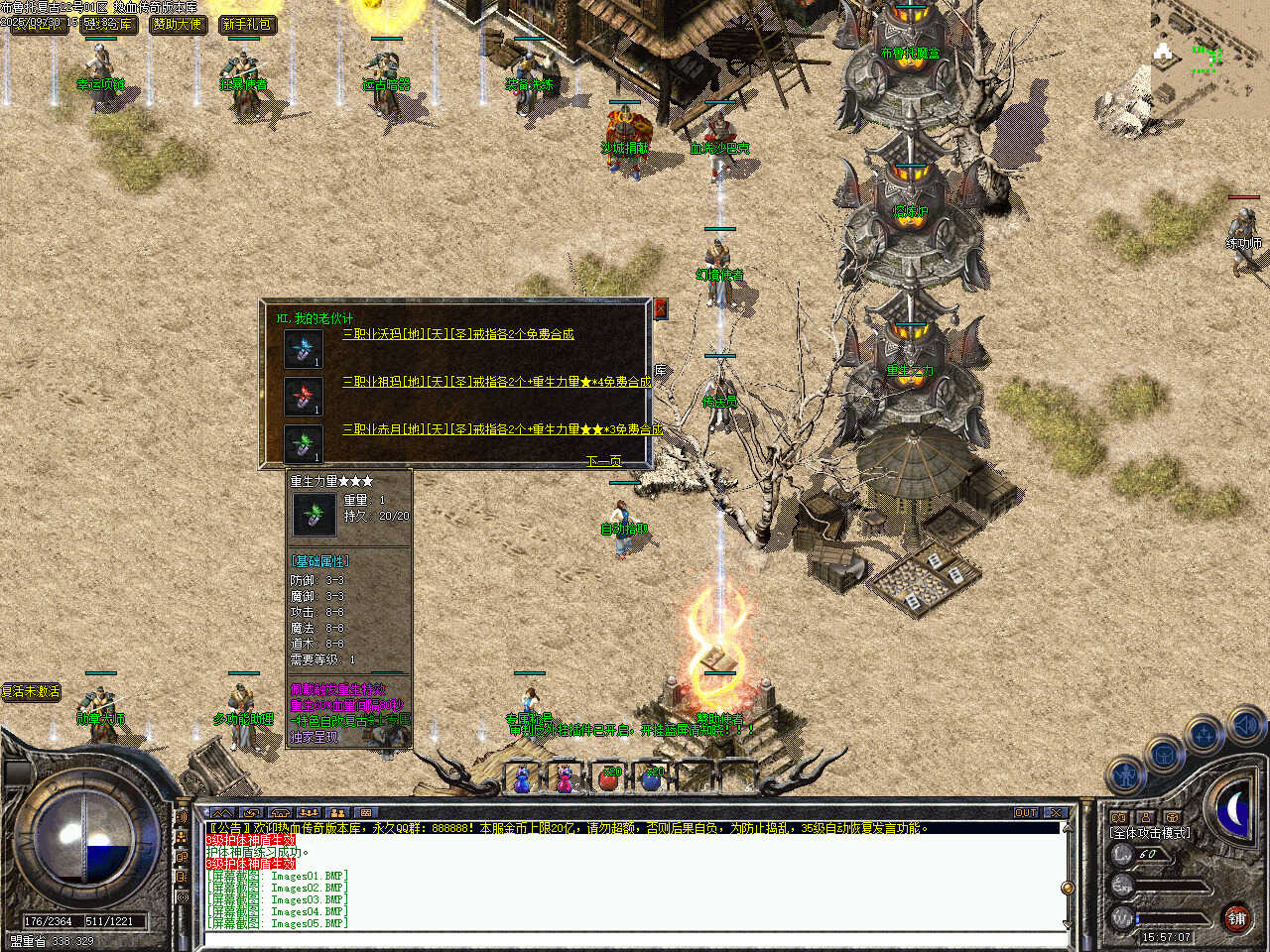Open the bag inventory round button
1270x952 pixels.
tap(1165, 754)
